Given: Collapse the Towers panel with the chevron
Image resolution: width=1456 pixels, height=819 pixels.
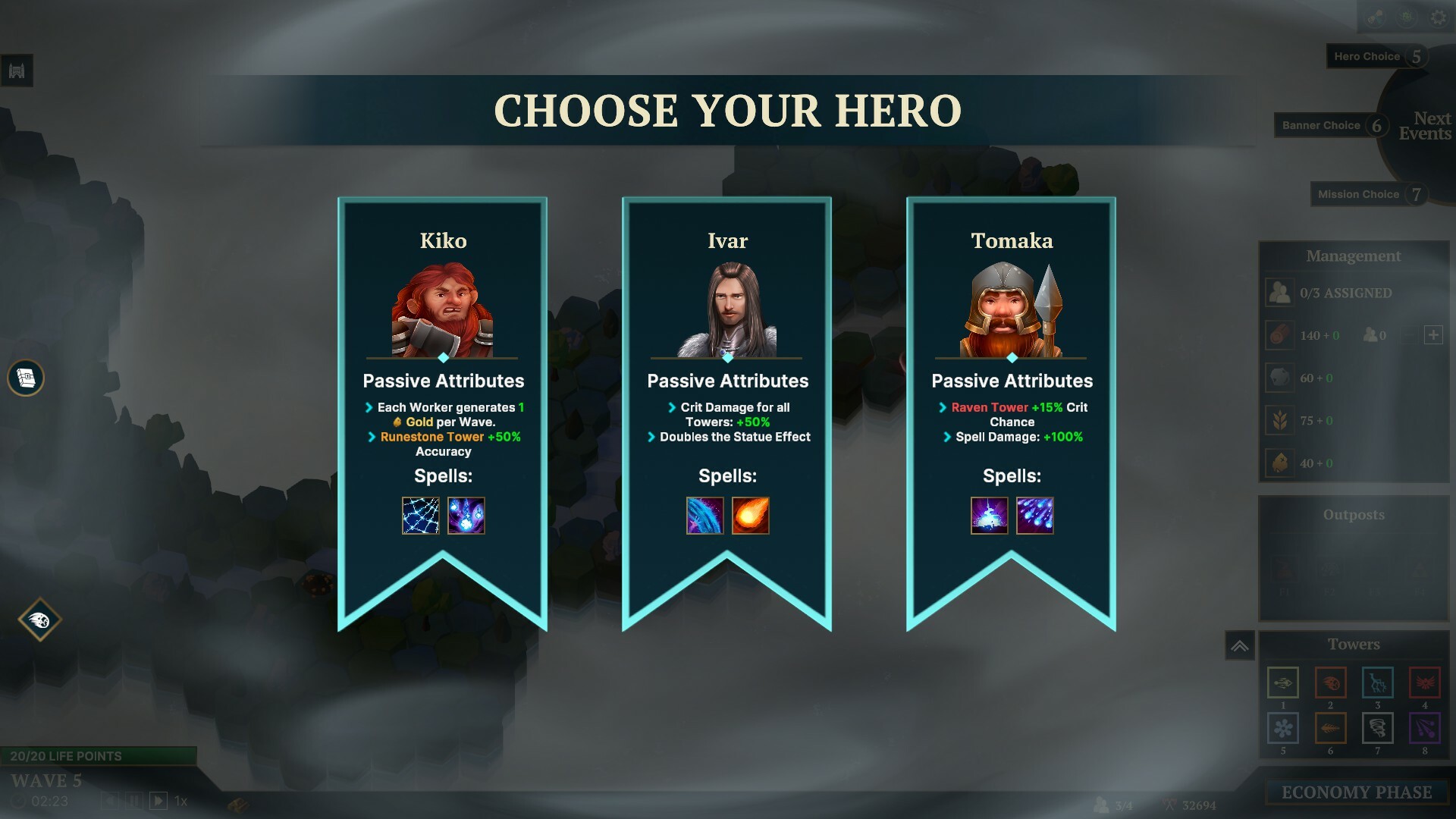Looking at the screenshot, I should click(1241, 644).
